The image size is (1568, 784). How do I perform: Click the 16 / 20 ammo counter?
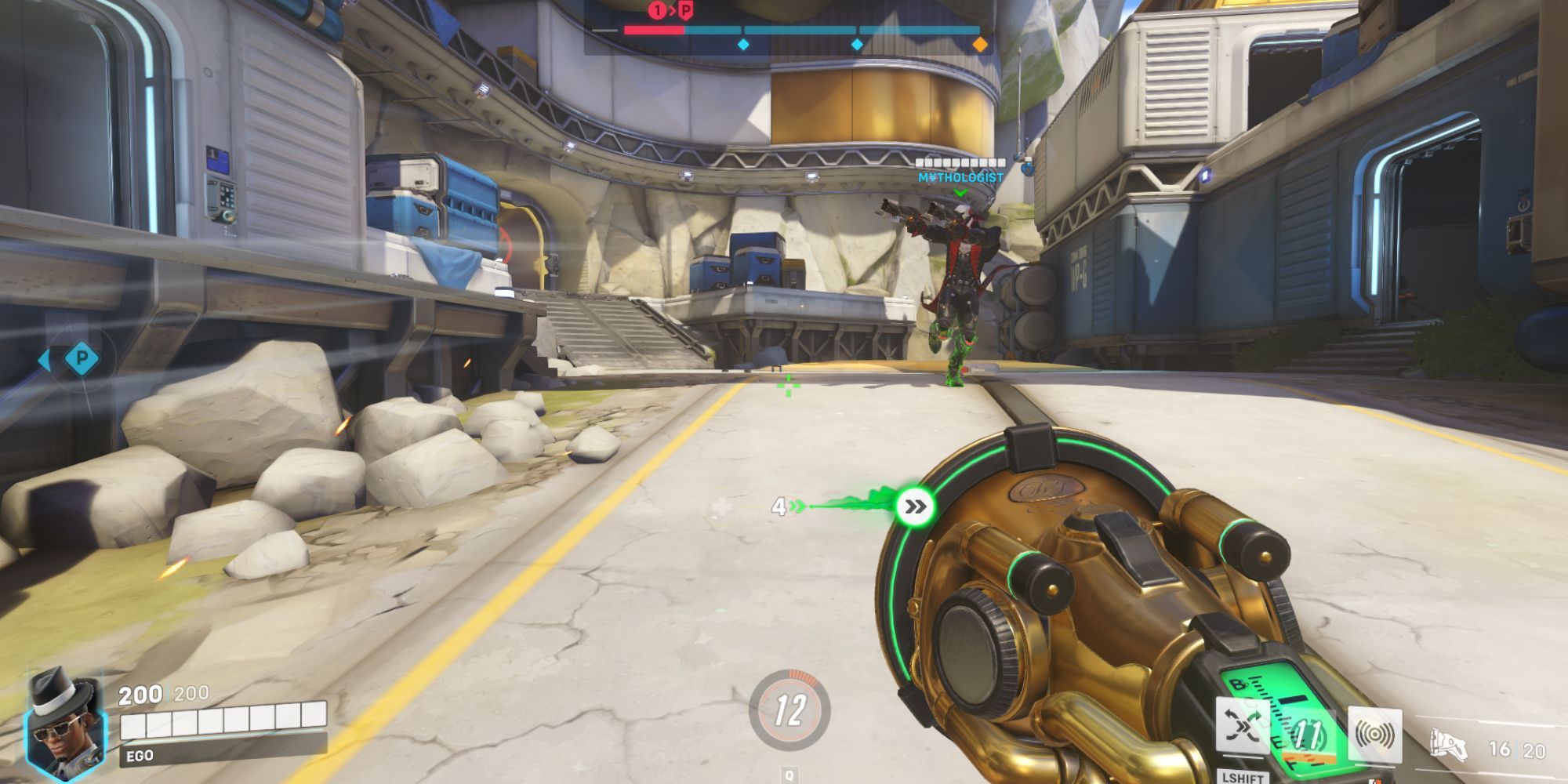[1518, 749]
